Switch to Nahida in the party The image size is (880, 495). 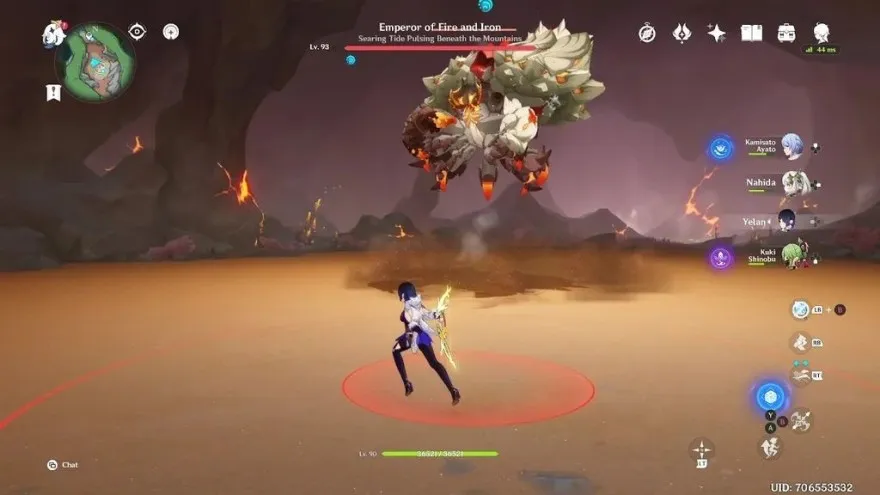[795, 184]
